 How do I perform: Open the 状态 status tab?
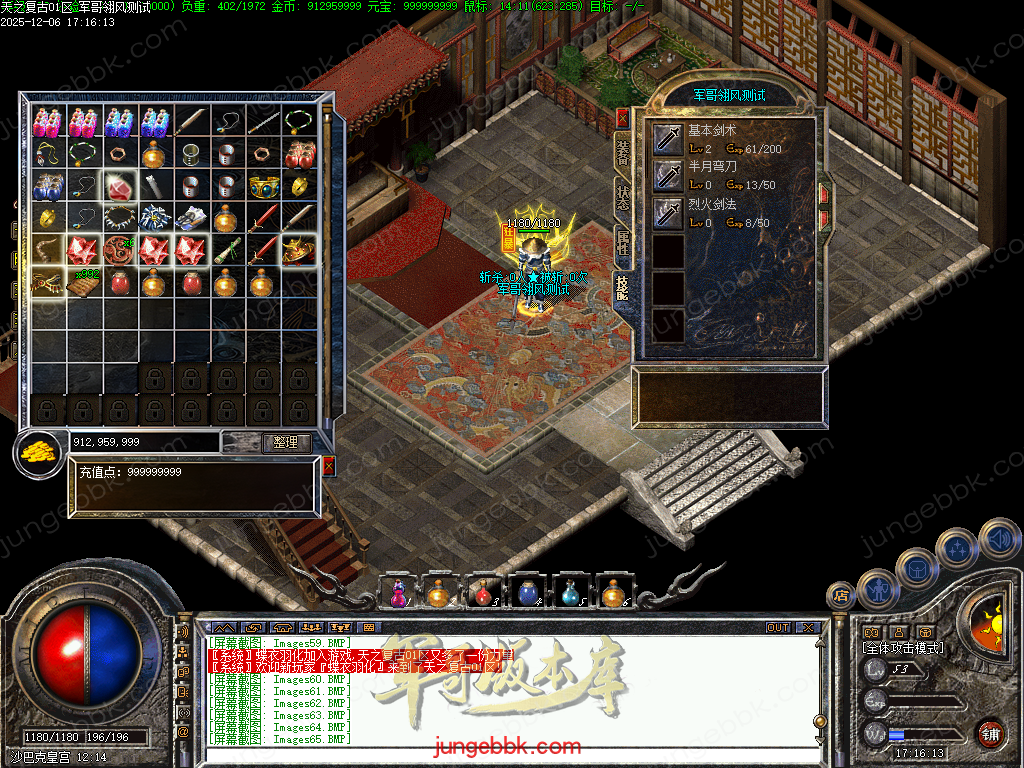pyautogui.click(x=622, y=197)
